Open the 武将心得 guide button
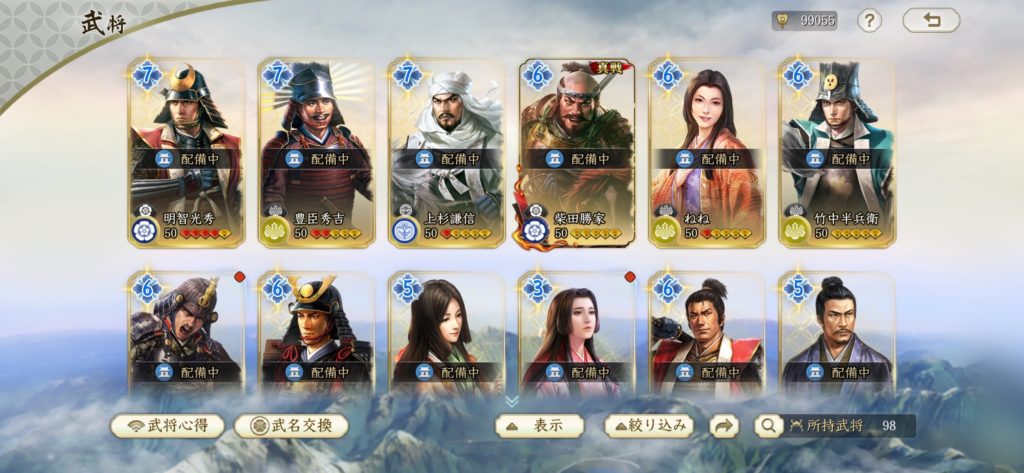Viewport: 1024px width, 473px height. click(166, 425)
